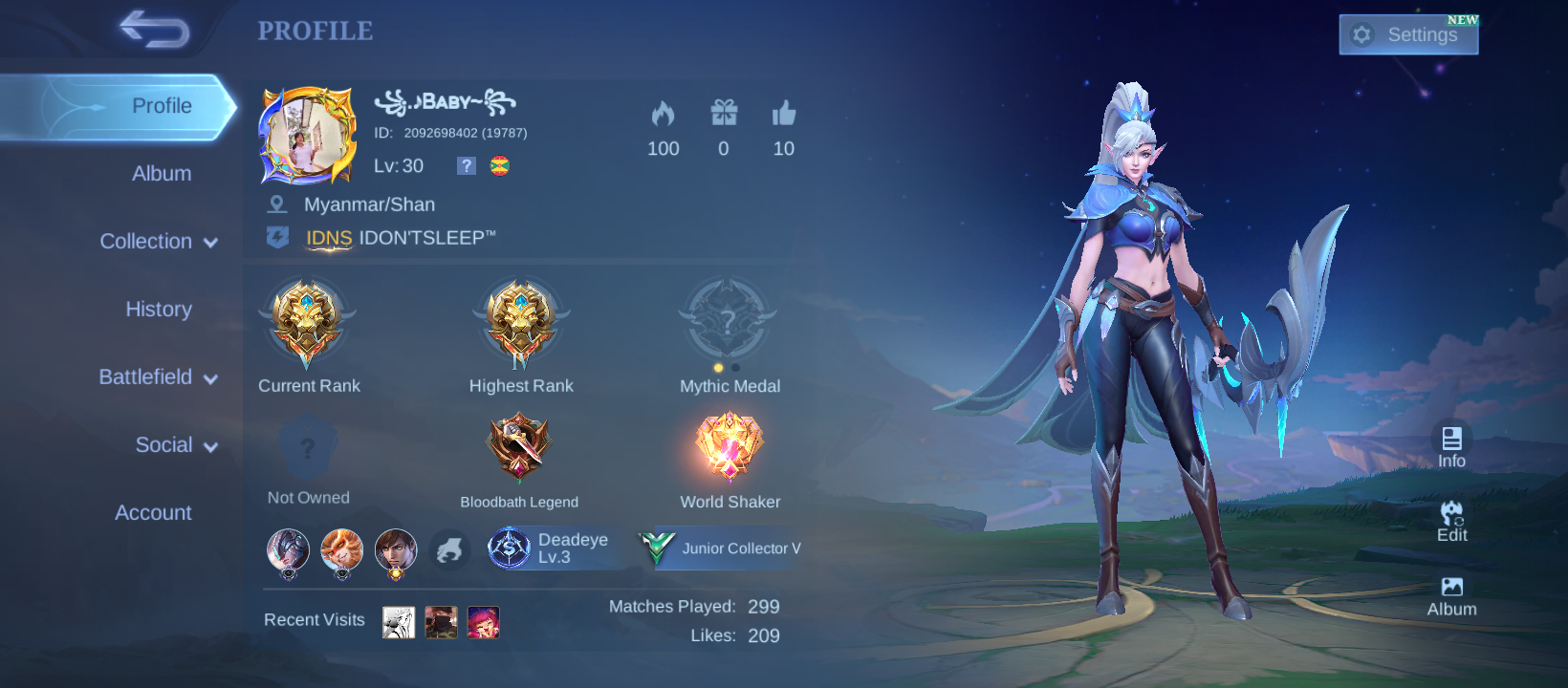Switch to the History tab

(x=157, y=310)
